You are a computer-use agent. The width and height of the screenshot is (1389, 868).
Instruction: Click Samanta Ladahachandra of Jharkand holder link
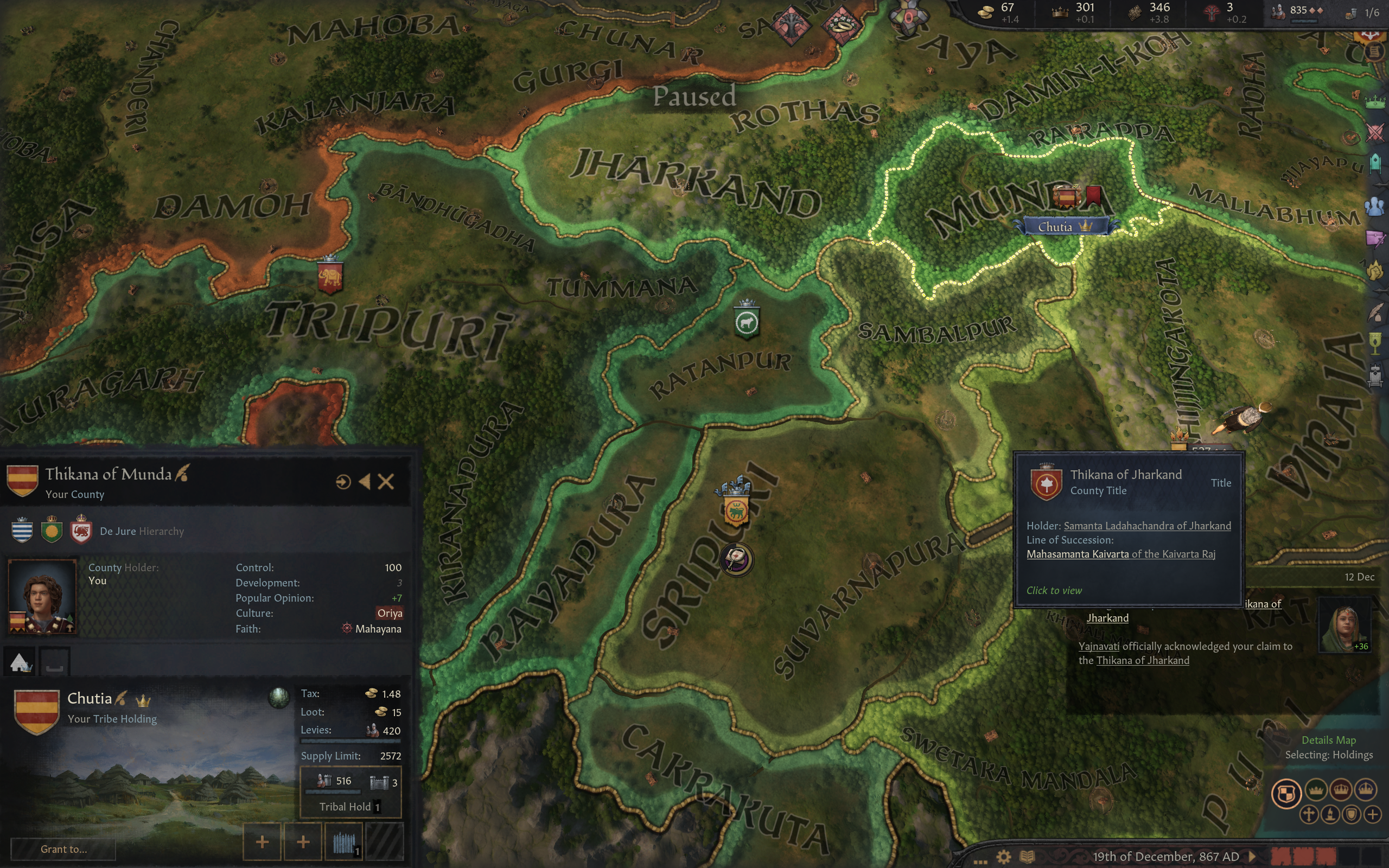[x=1147, y=526]
